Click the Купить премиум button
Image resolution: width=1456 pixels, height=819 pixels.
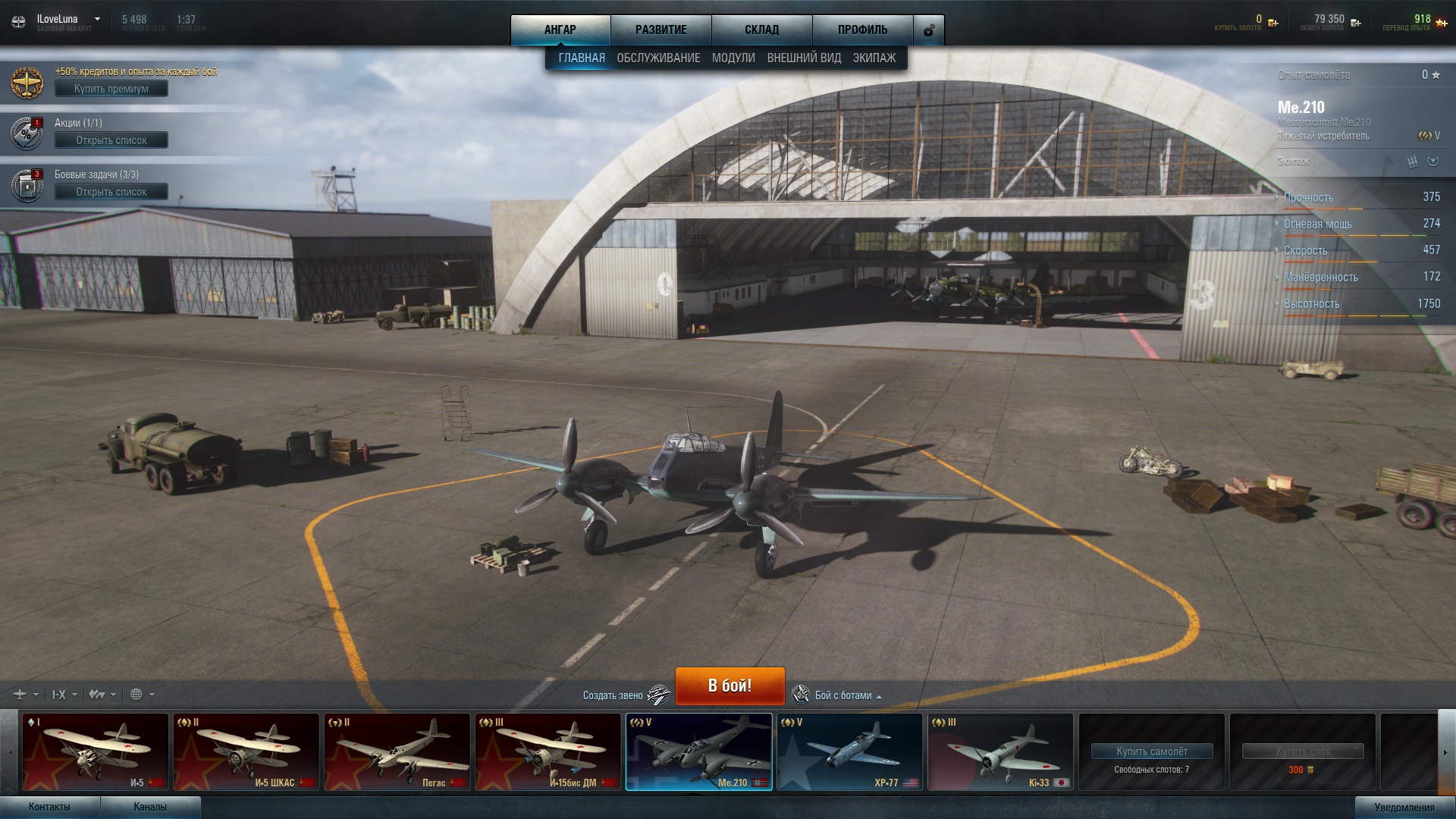[x=111, y=89]
